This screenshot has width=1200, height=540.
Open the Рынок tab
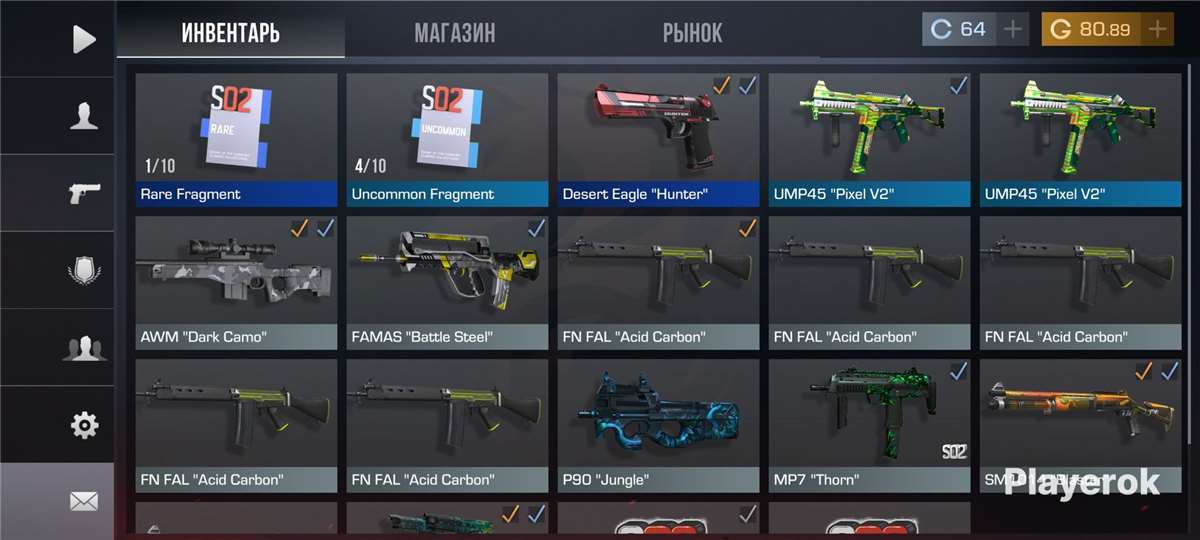pos(692,33)
